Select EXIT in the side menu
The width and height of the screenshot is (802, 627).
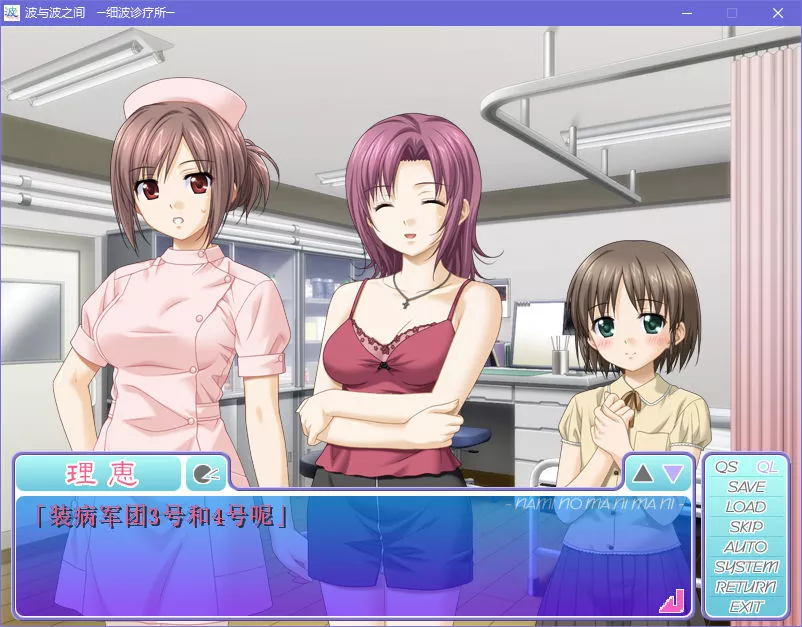coord(746,607)
